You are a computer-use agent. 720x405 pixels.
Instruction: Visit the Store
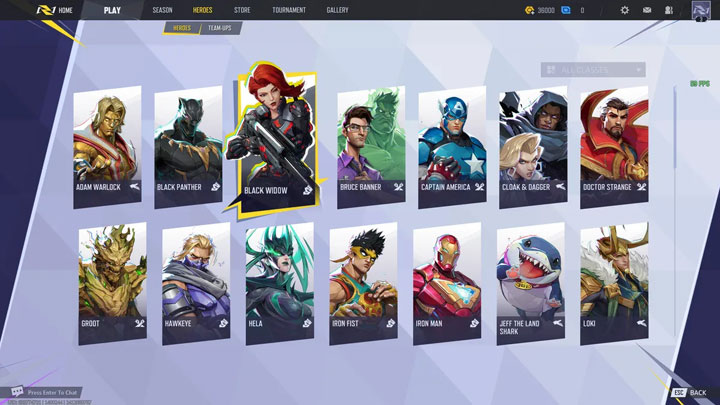point(242,10)
